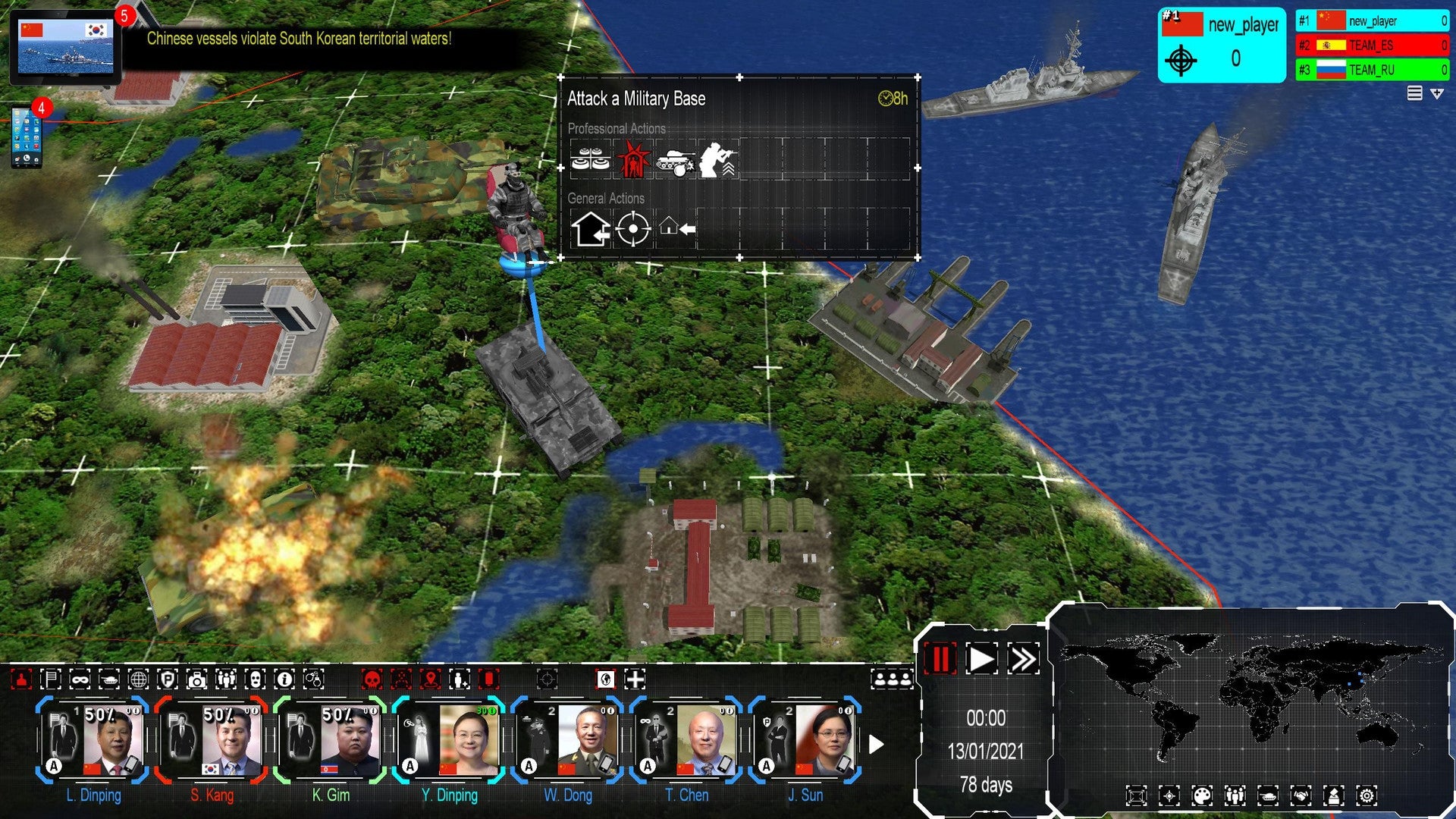This screenshot has width=1456, height=819.
Task: Click the tank icon in the minimap toolbar
Action: (x=1268, y=795)
